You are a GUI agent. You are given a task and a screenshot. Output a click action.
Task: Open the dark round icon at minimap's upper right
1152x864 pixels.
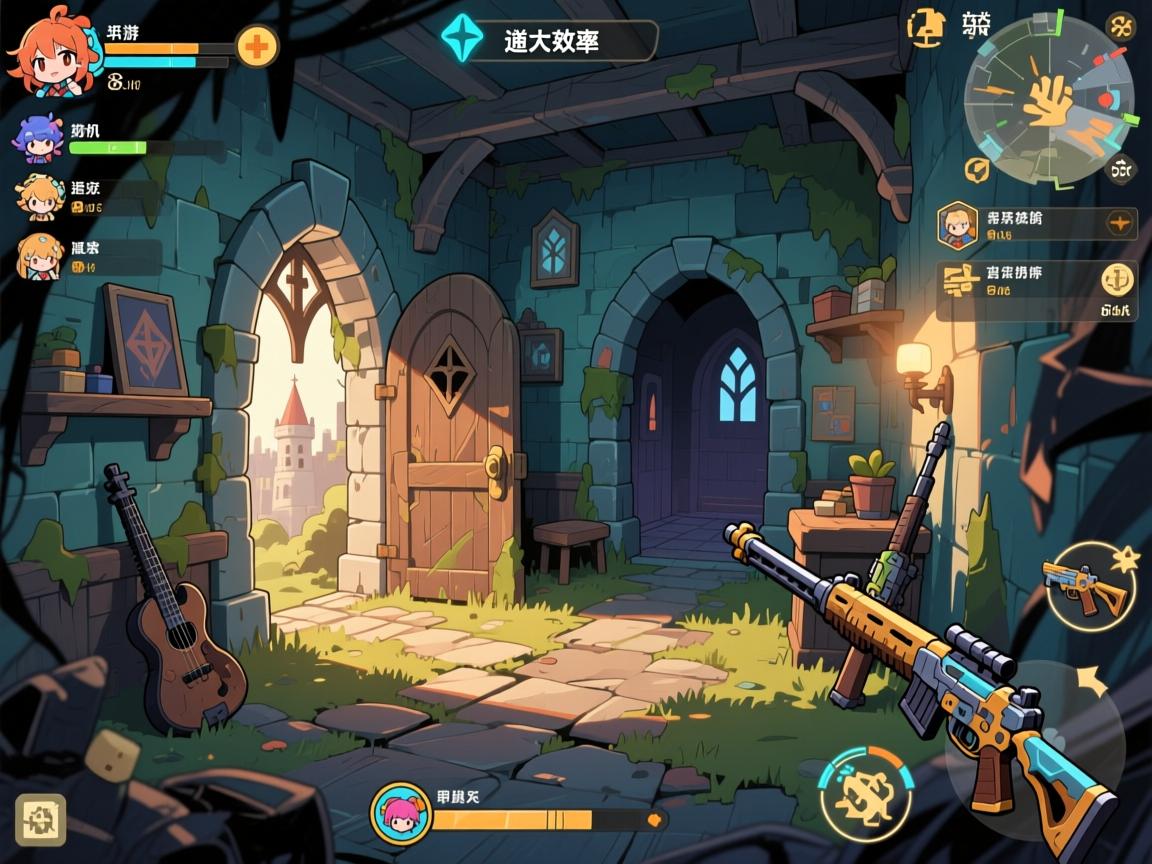1120,26
